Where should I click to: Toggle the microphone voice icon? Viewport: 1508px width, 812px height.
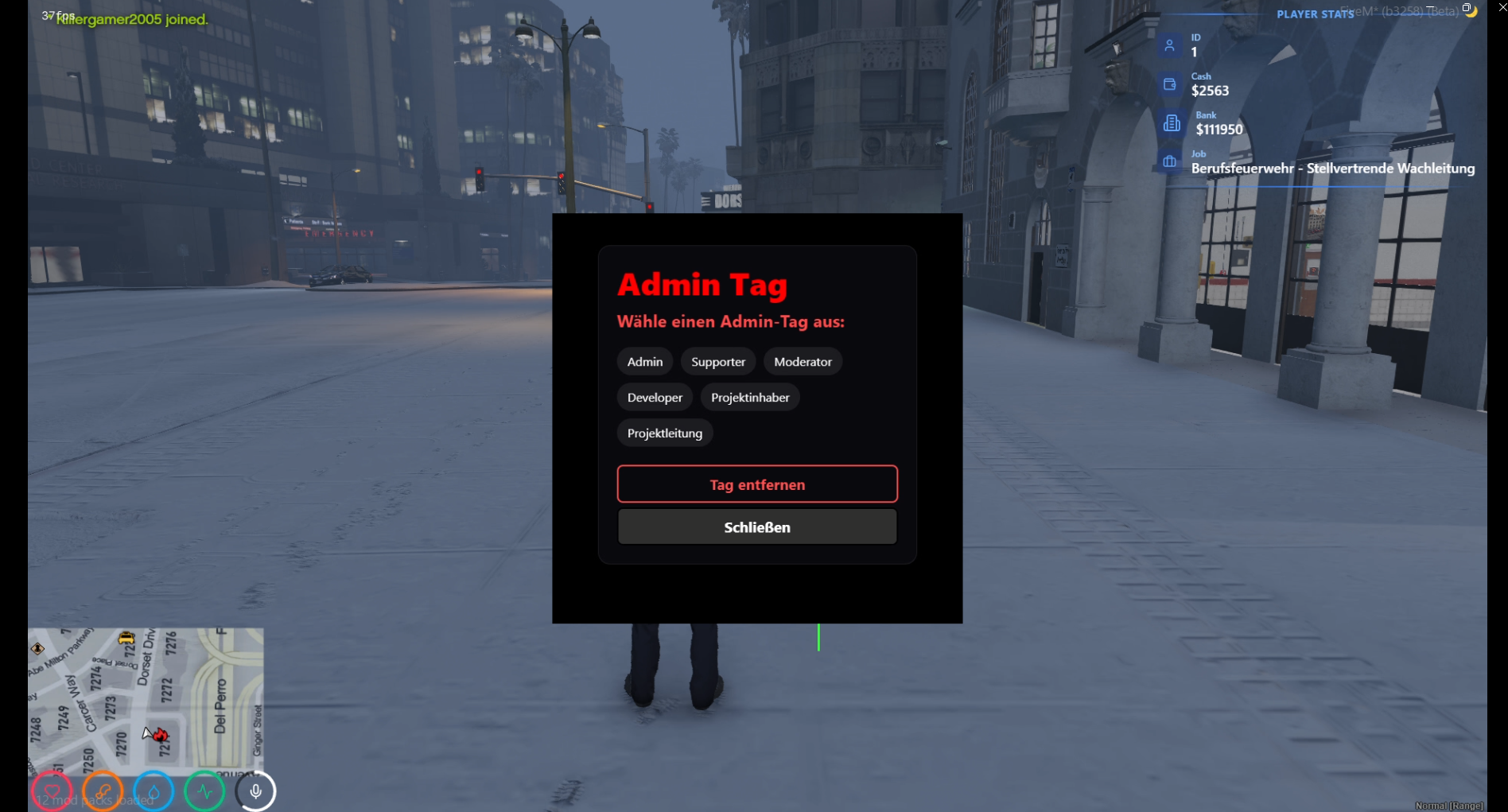[255, 791]
